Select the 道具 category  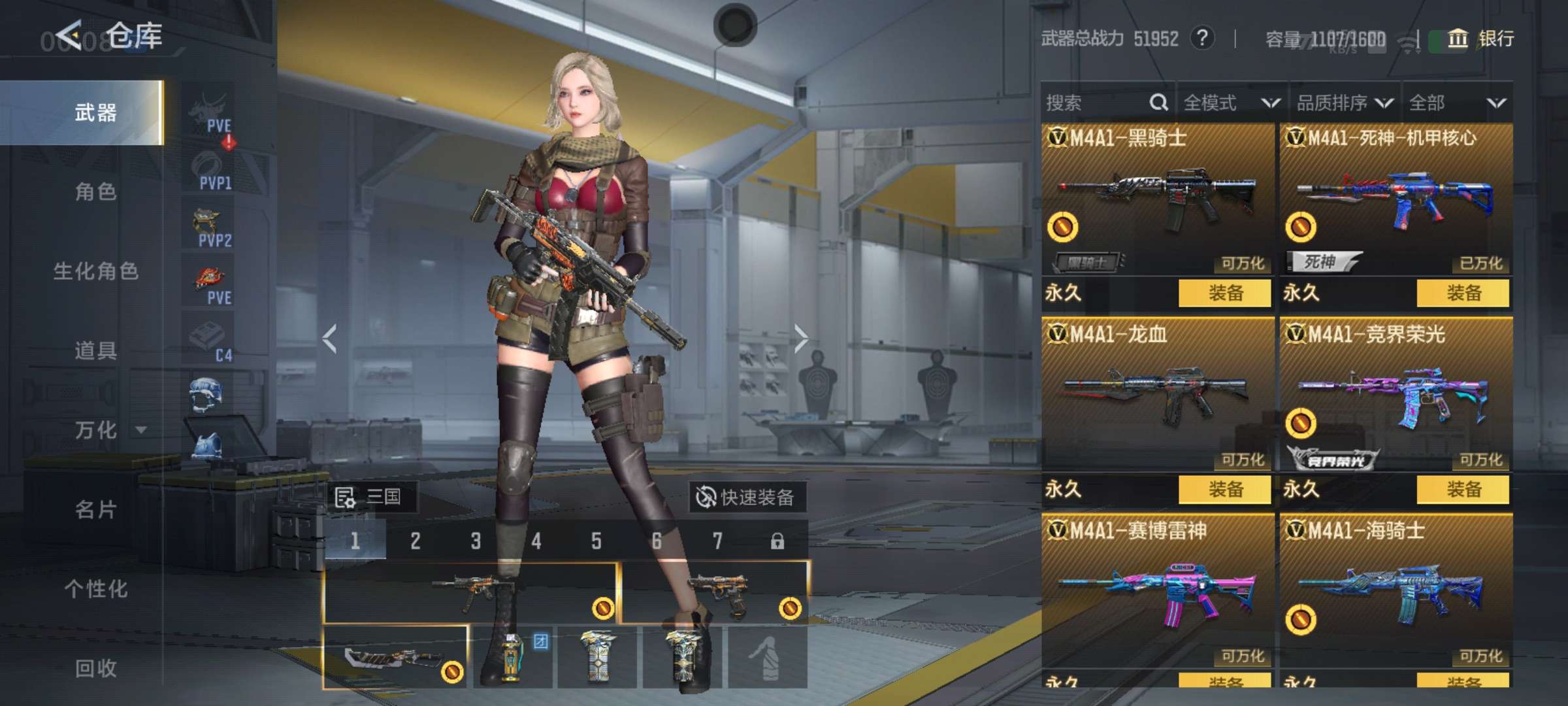tap(95, 351)
